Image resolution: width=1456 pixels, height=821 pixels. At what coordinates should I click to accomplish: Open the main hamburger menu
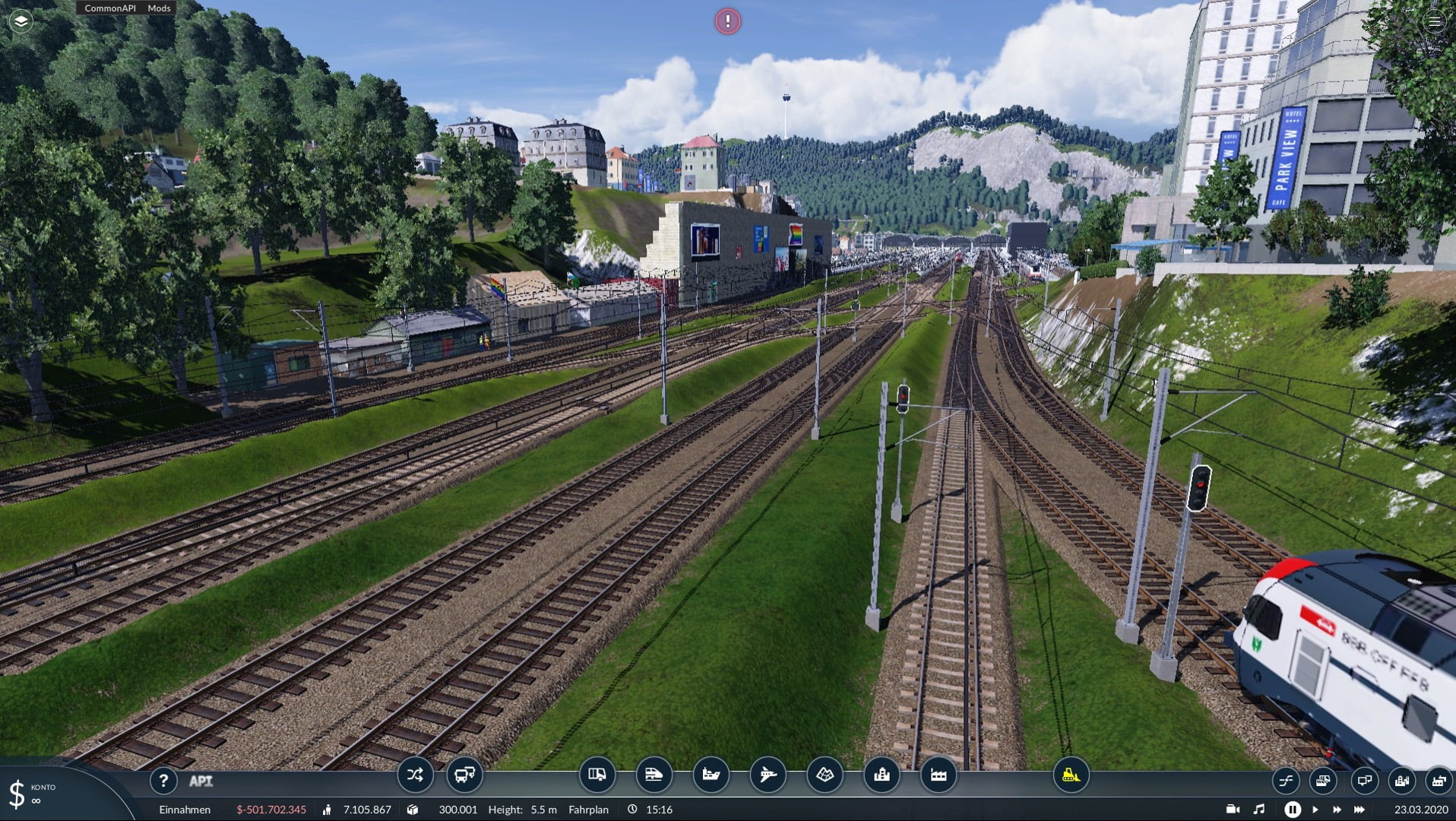1434,21
